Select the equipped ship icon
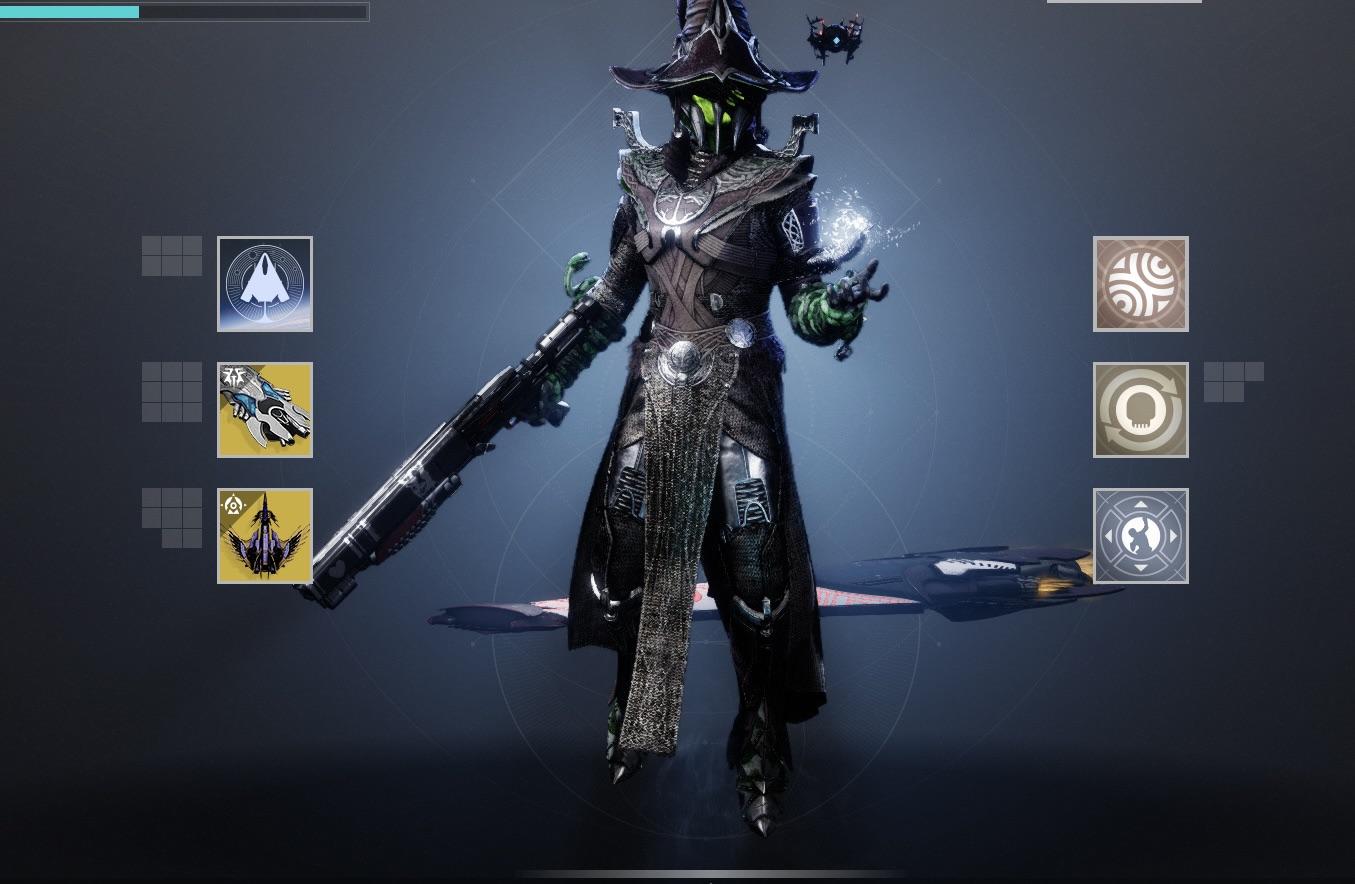 click(264, 284)
